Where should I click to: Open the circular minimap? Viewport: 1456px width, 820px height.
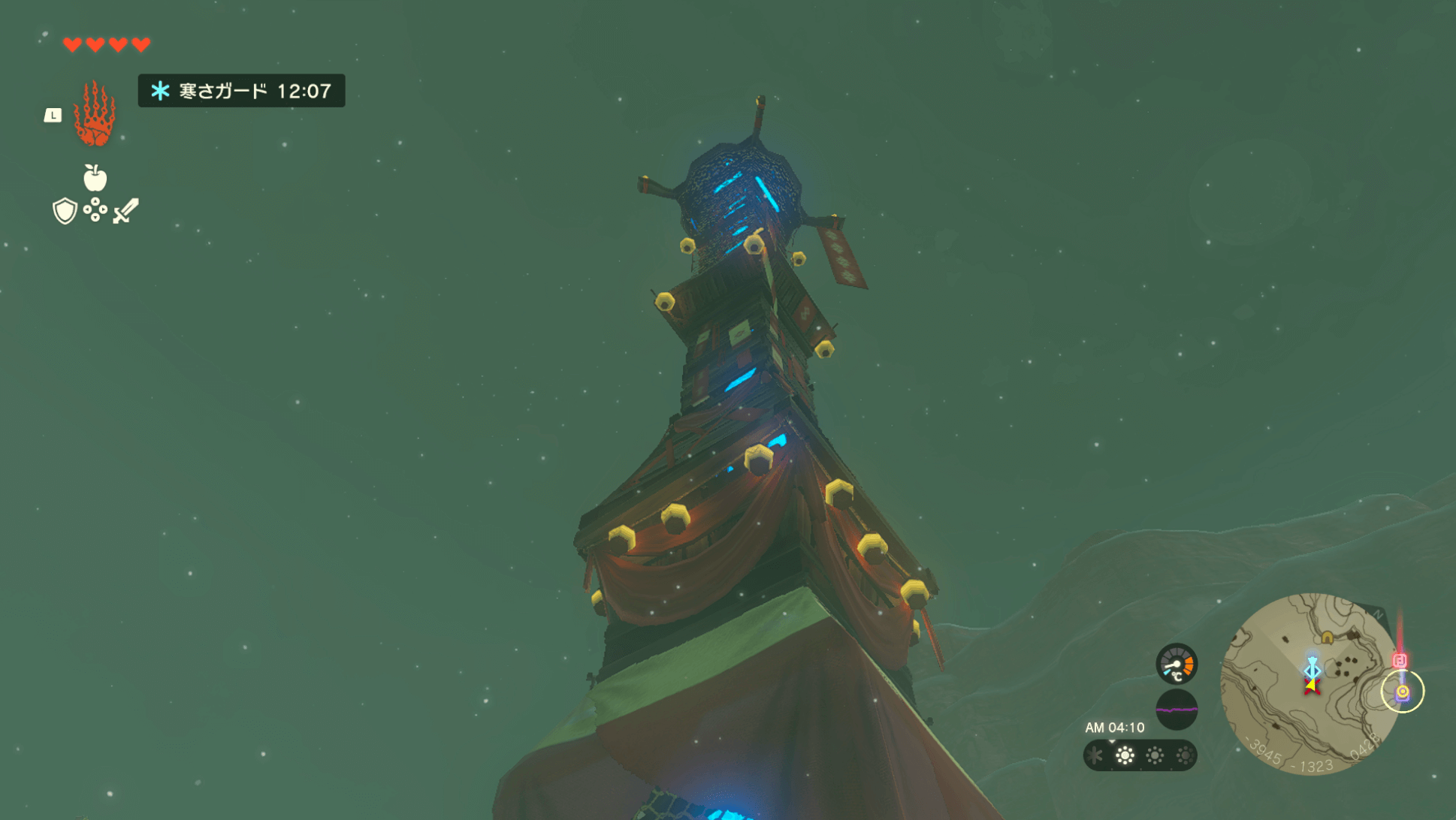[1311, 683]
